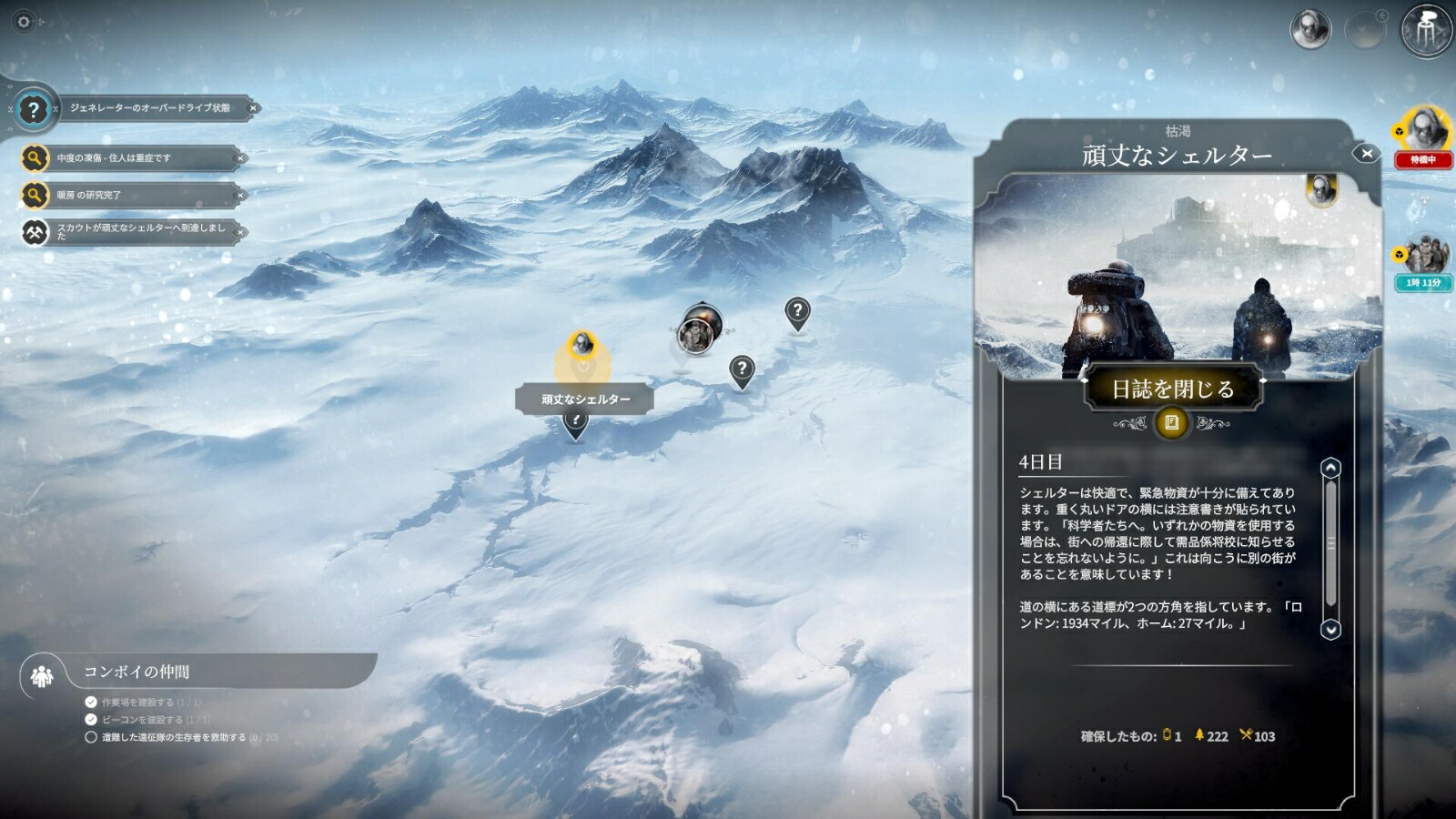The image size is (1456, 819).
Task: Open the leftmost unexplored question mark map marker
Action: click(743, 367)
